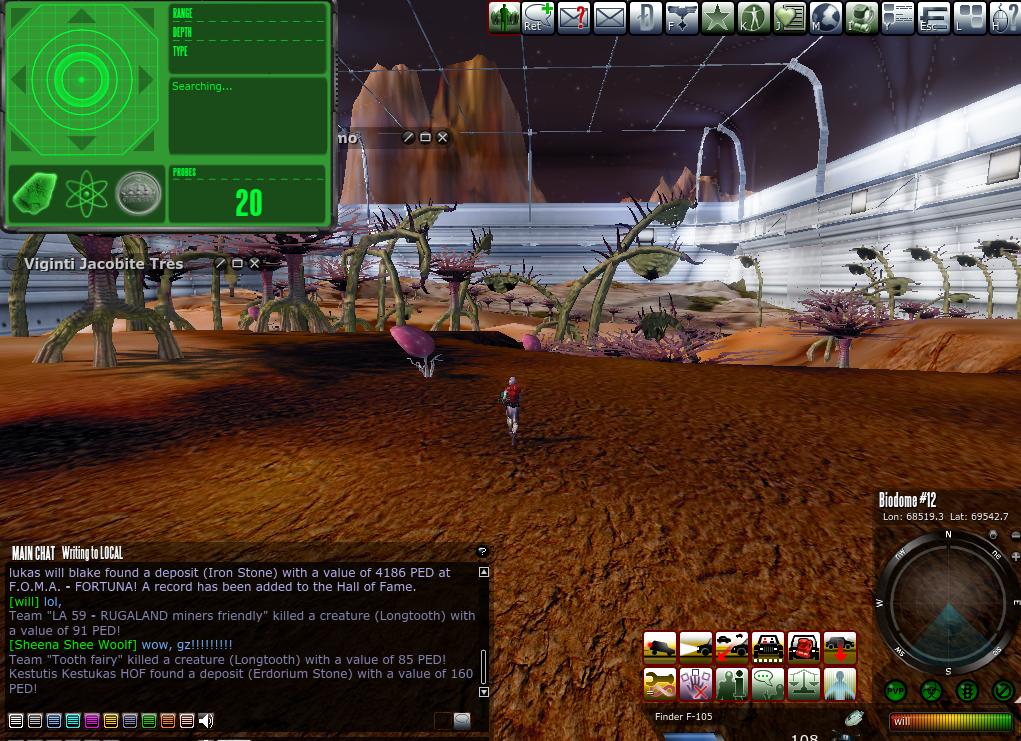
Task: Click the radar zoom-in plus button
Action: click(x=1015, y=555)
